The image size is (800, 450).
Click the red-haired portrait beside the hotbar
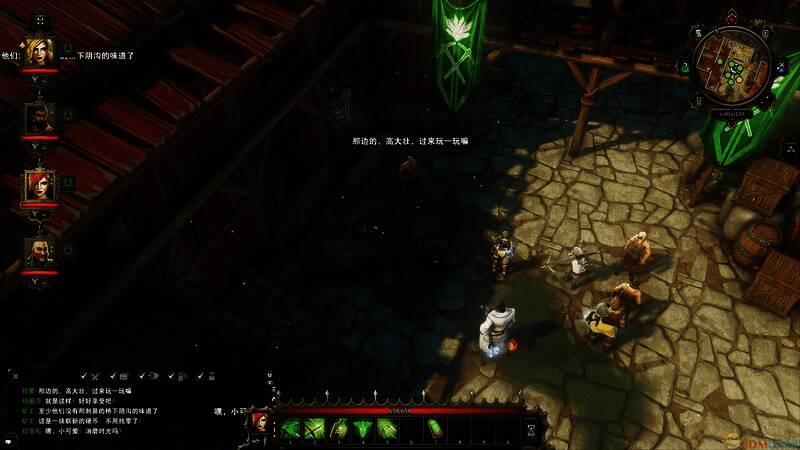[258, 423]
